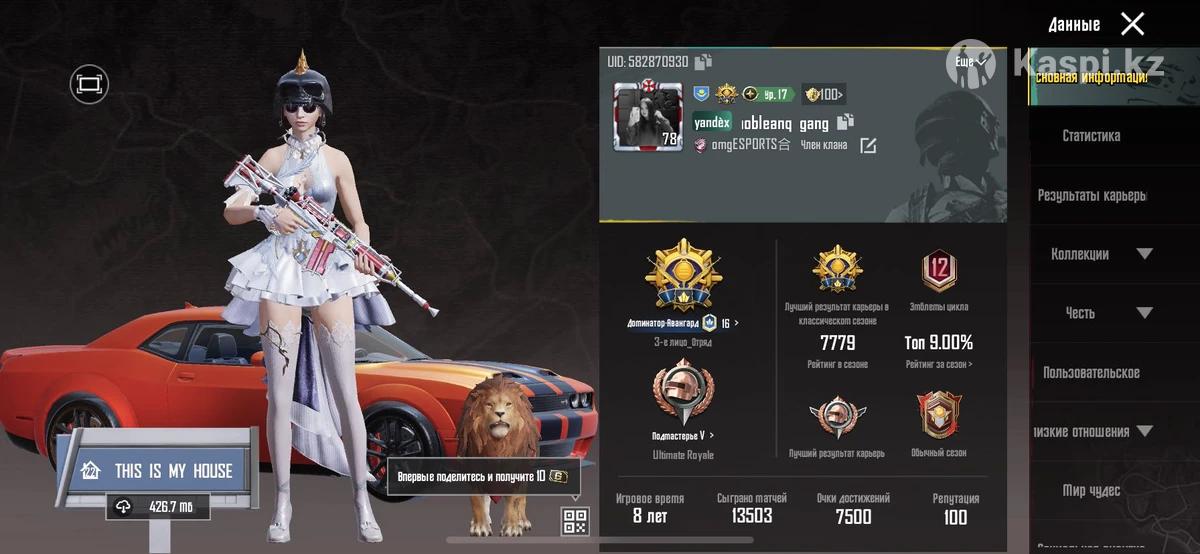Download the 426.7 mb home resources
This screenshot has height=554, width=1200.
click(158, 507)
